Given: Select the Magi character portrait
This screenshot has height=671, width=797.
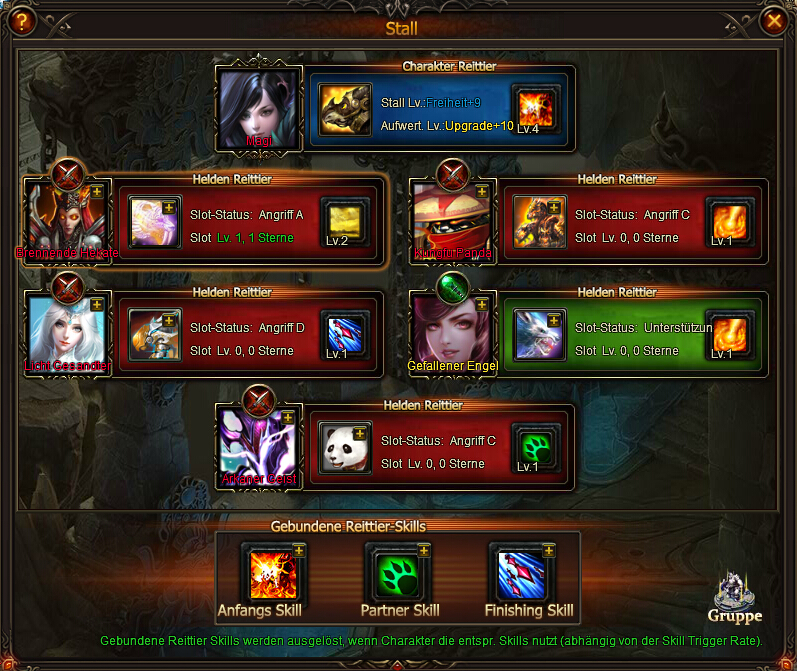Looking at the screenshot, I should coord(258,108).
